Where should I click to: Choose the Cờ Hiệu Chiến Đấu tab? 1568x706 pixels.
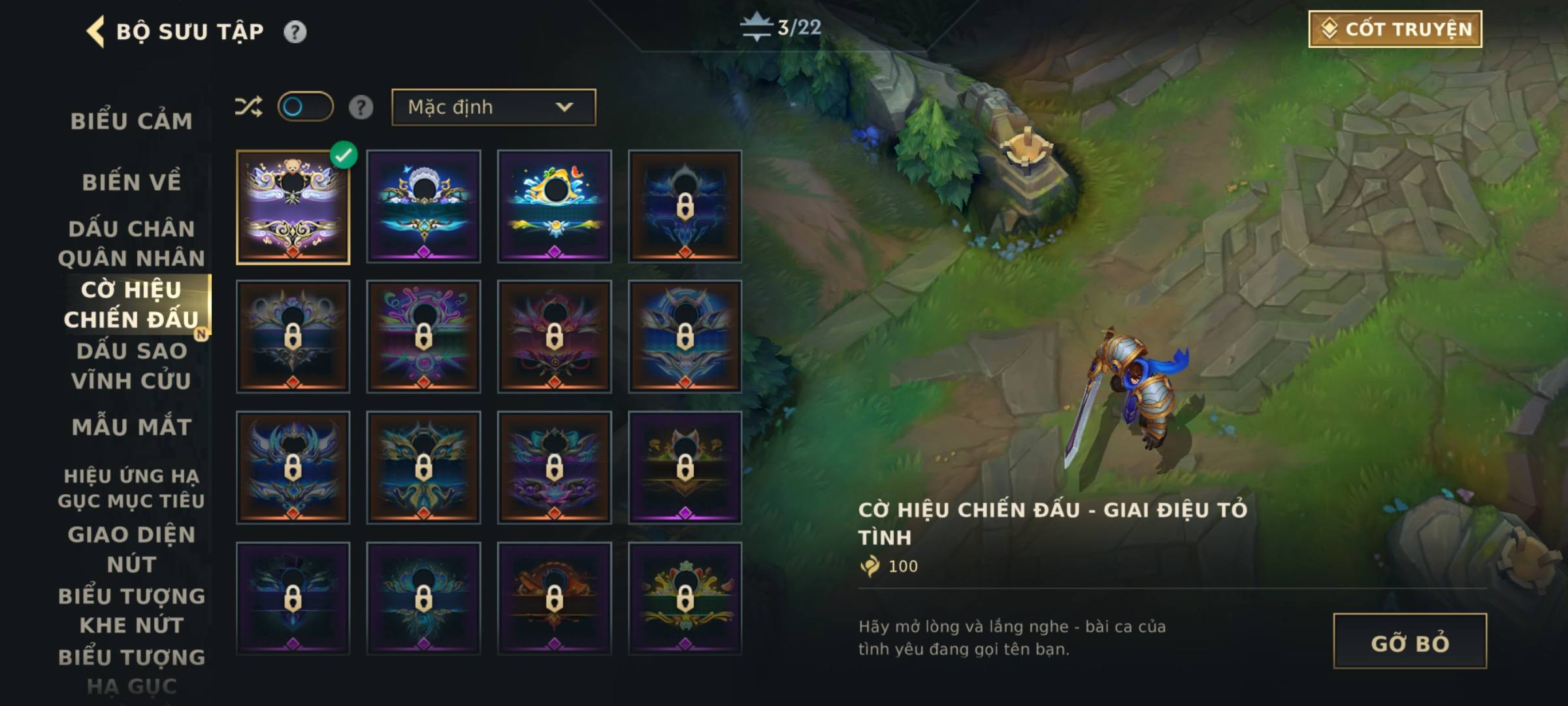131,305
